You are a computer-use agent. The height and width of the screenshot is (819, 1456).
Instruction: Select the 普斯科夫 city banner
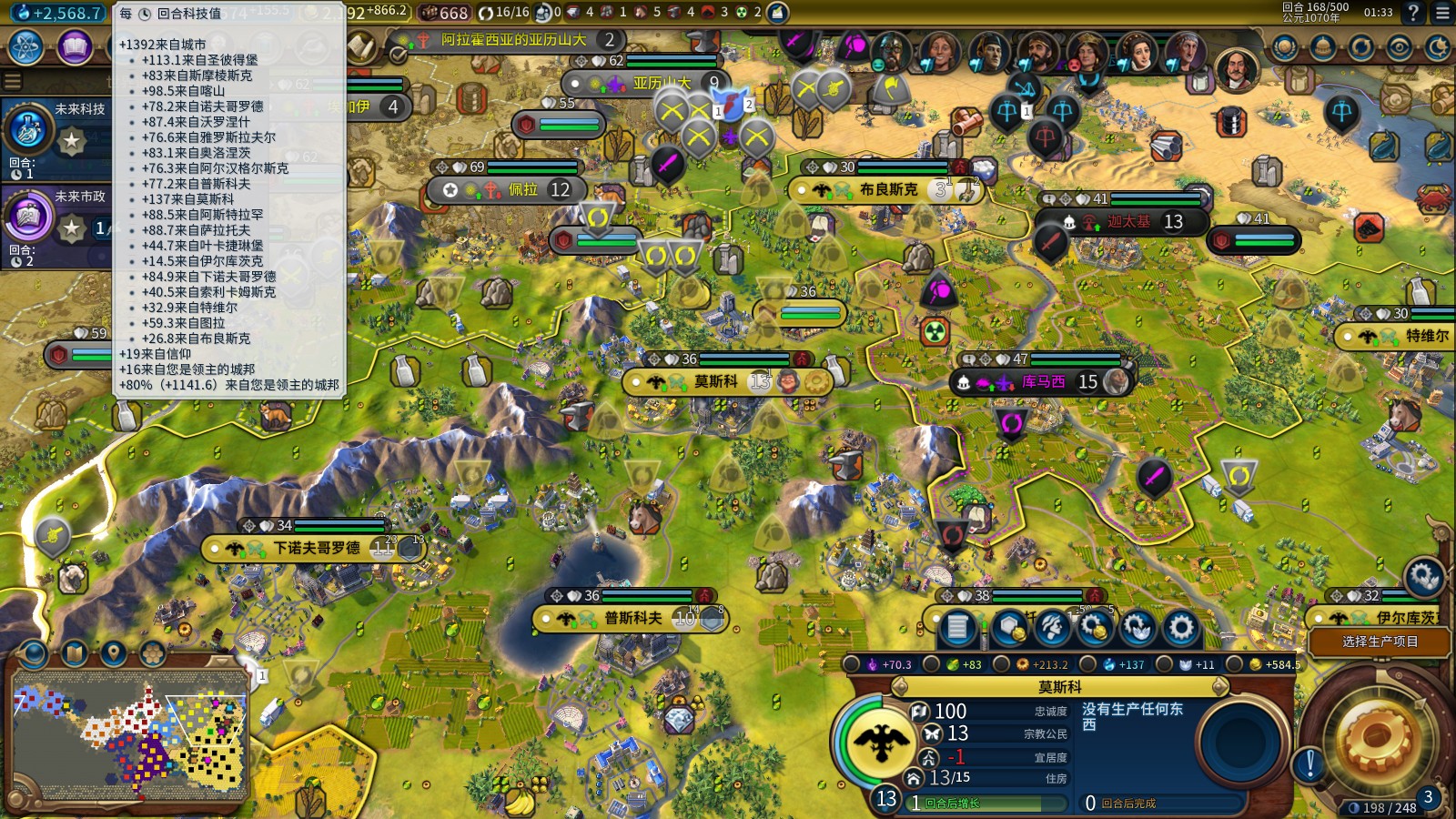[x=632, y=619]
